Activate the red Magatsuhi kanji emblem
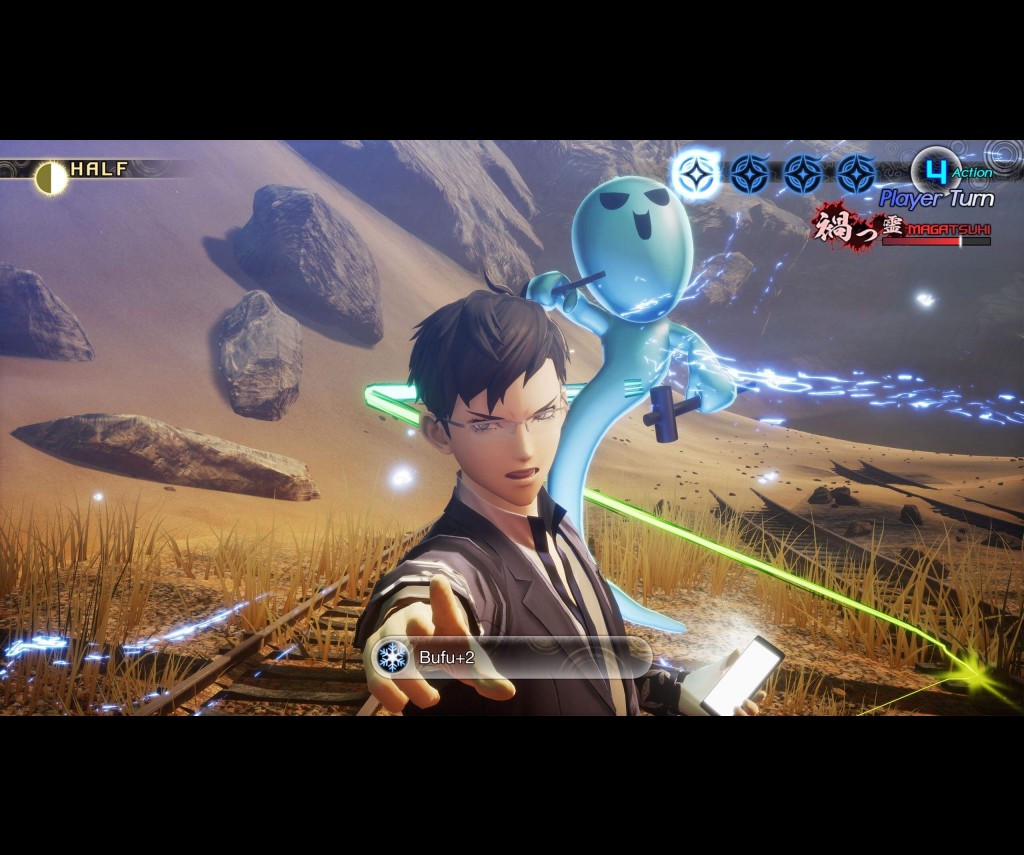Viewport: 1024px width, 855px height. click(843, 224)
